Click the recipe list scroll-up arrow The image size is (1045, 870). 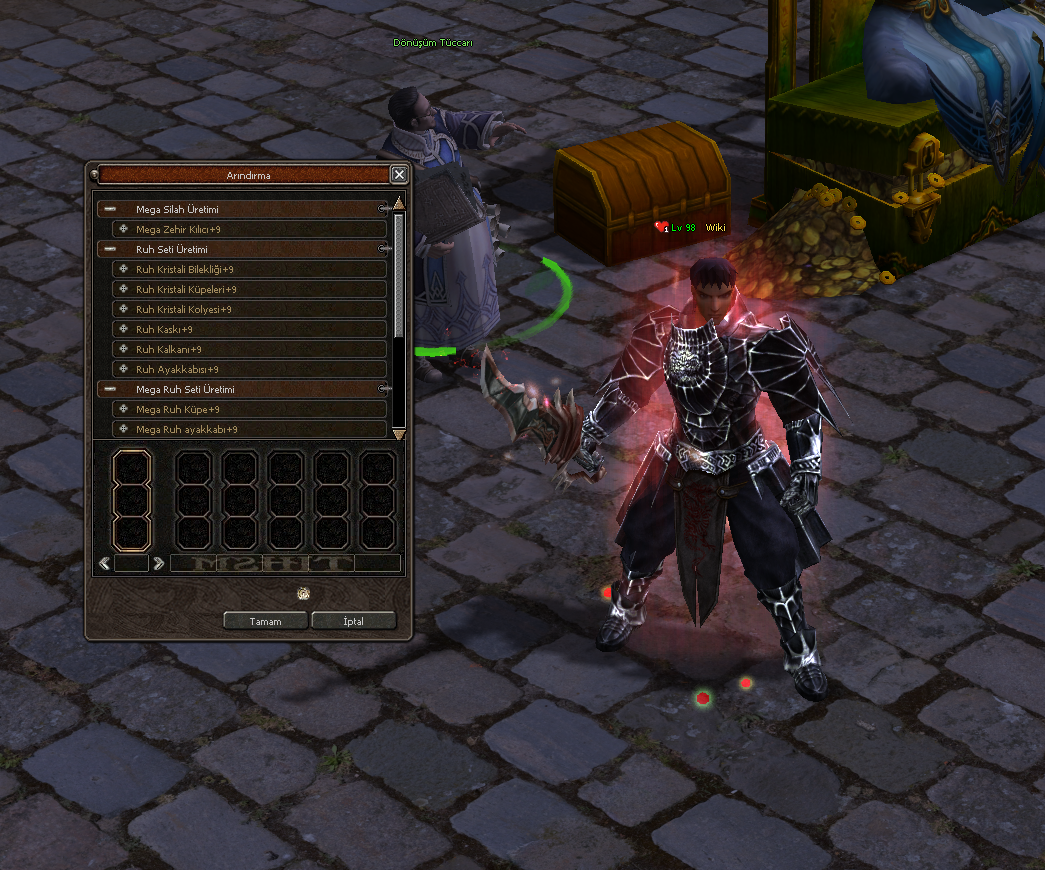(399, 204)
